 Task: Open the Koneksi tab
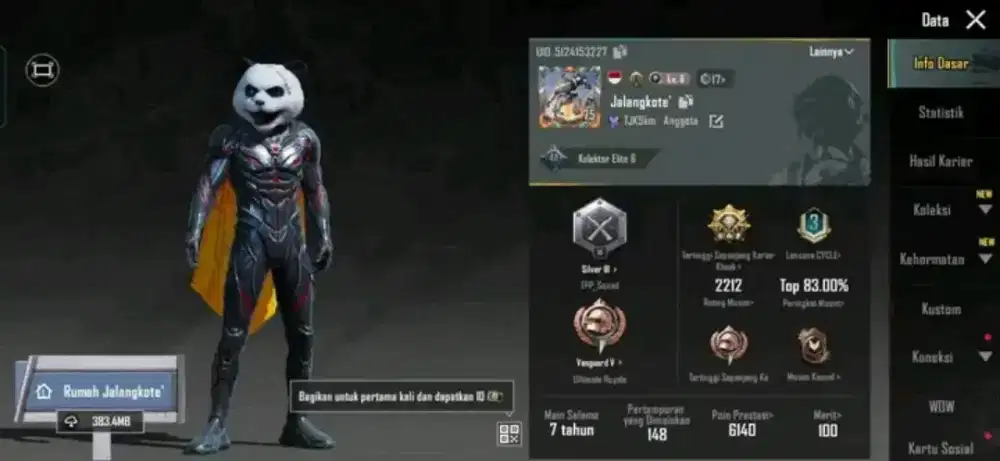pyautogui.click(x=933, y=357)
